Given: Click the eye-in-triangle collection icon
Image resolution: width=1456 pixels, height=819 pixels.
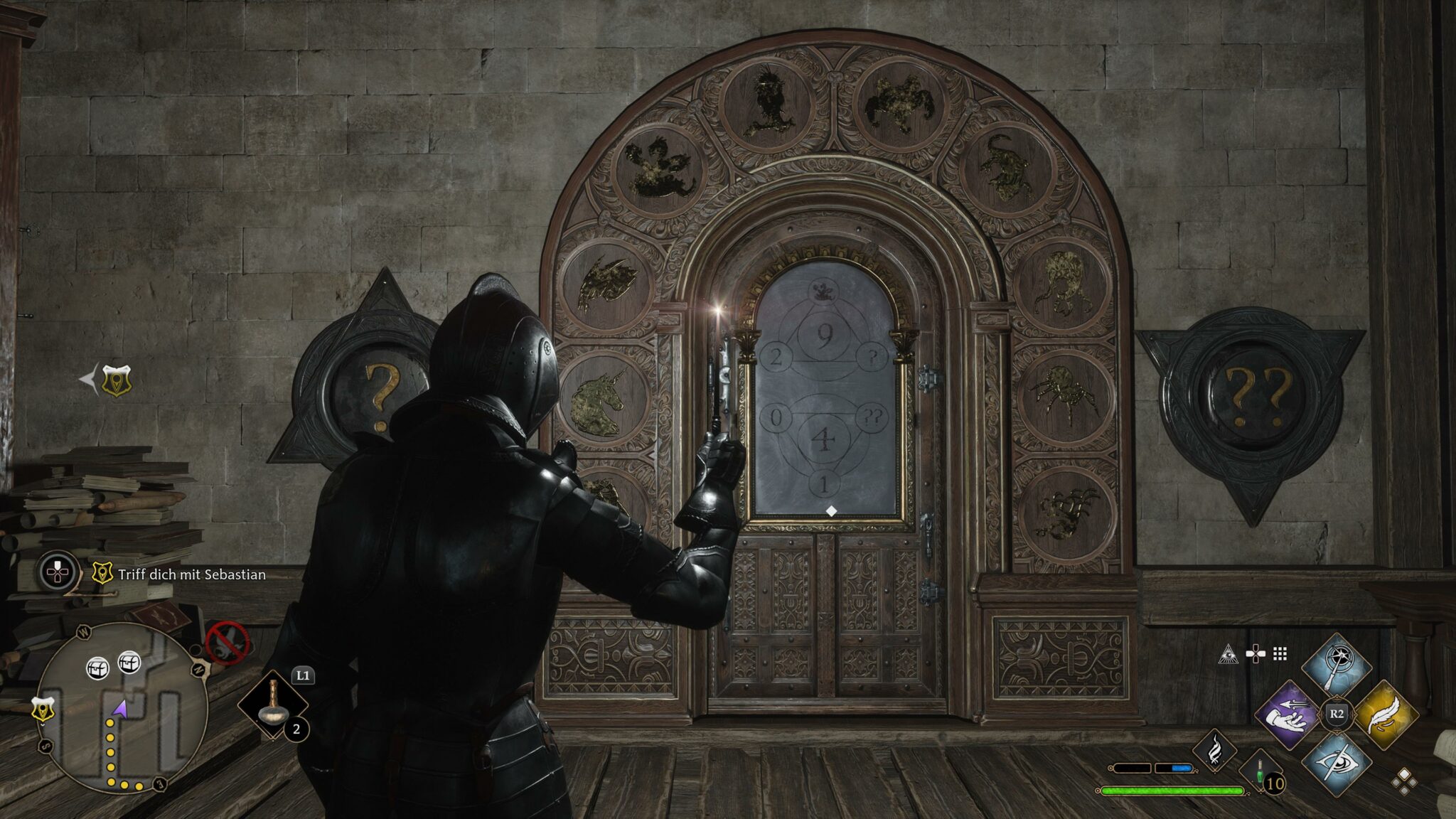Looking at the screenshot, I should click(x=1229, y=655).
